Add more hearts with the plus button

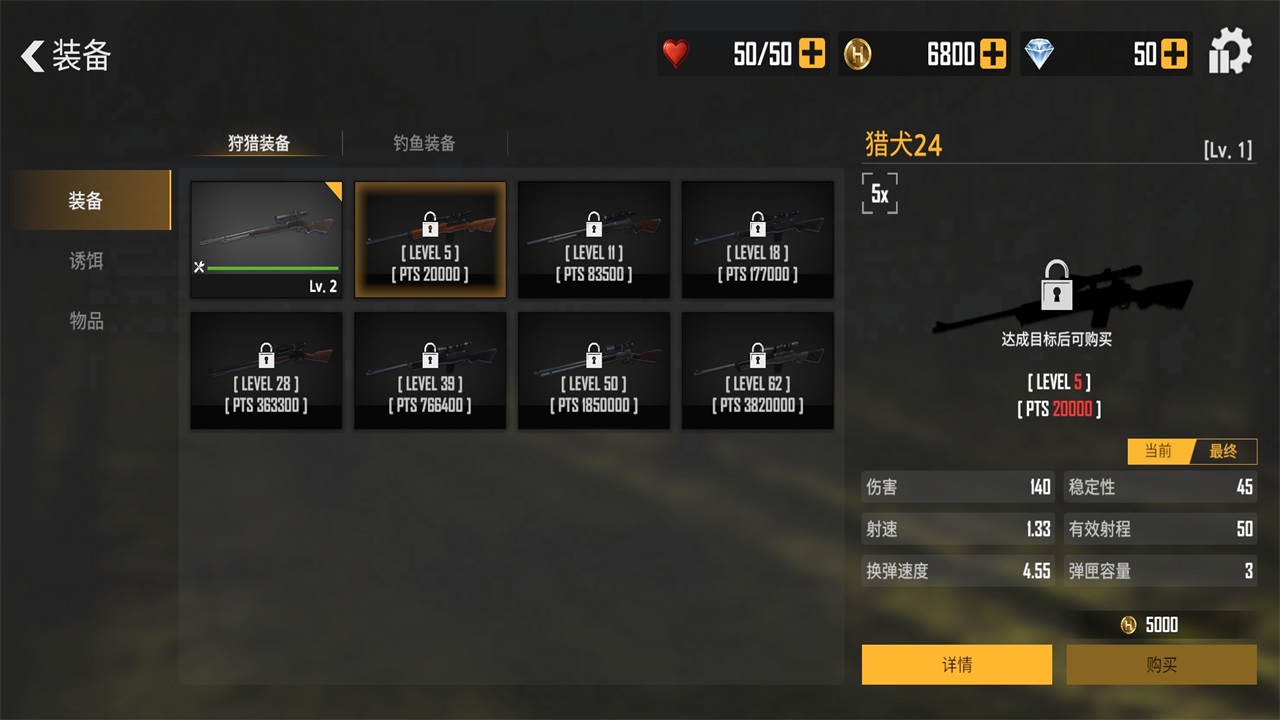click(x=812, y=54)
